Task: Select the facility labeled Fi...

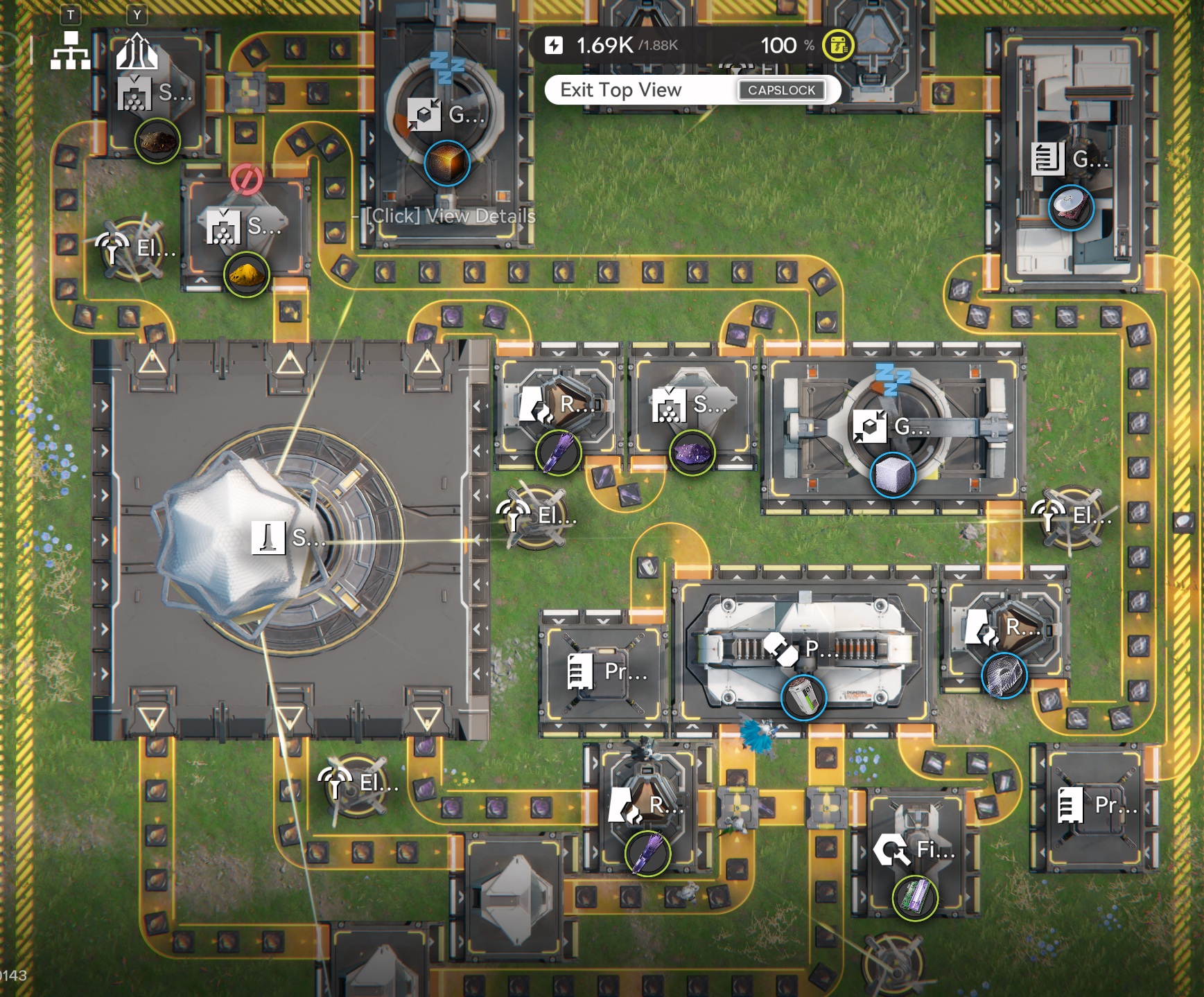Action: click(915, 849)
